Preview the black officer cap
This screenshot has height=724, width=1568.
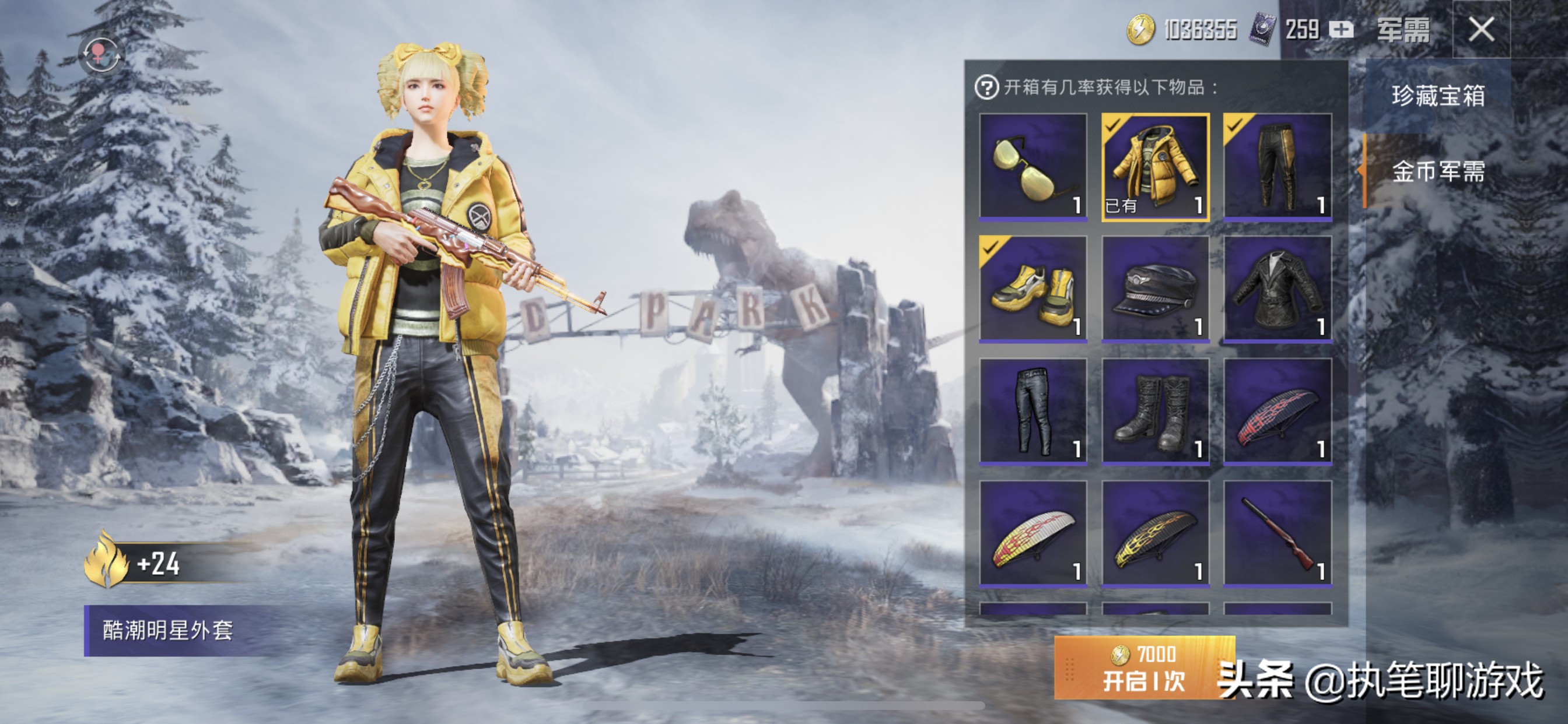click(x=1156, y=289)
